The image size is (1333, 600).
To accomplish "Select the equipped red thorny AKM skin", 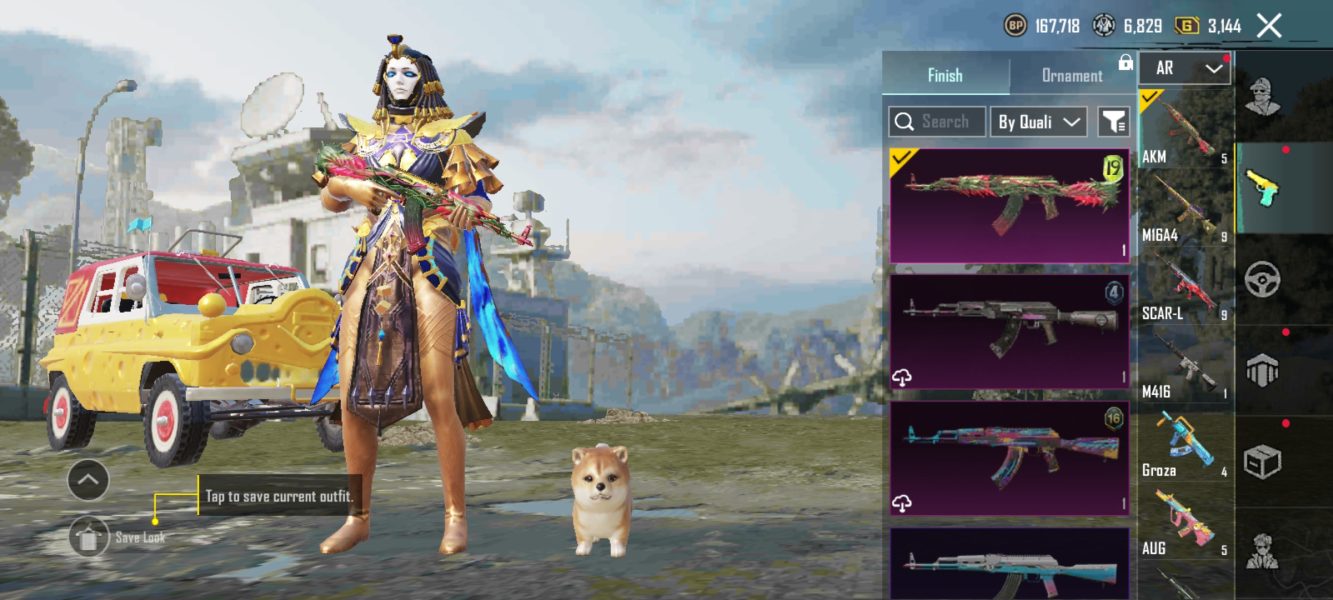I will tap(1009, 205).
